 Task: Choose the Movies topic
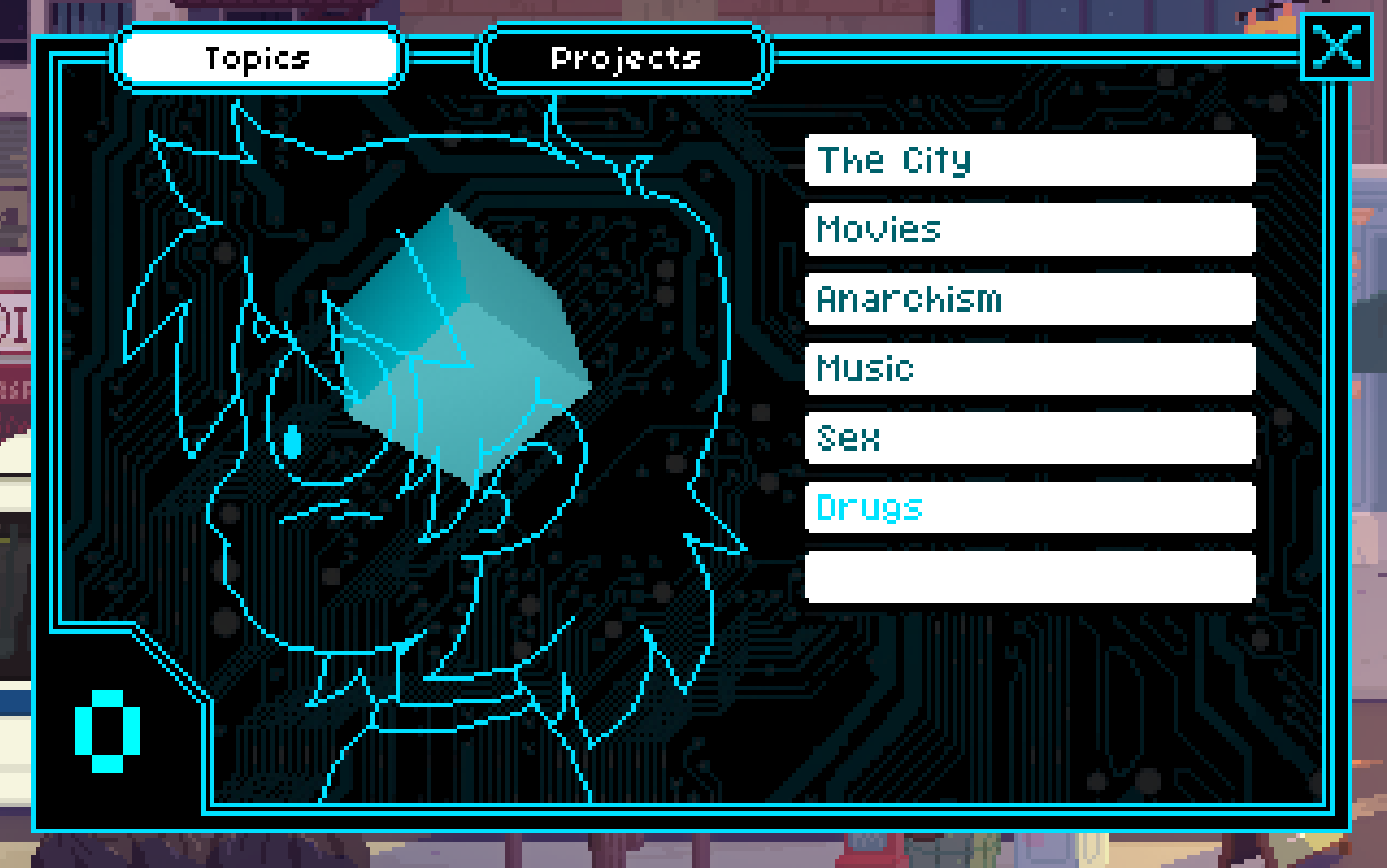click(1030, 230)
